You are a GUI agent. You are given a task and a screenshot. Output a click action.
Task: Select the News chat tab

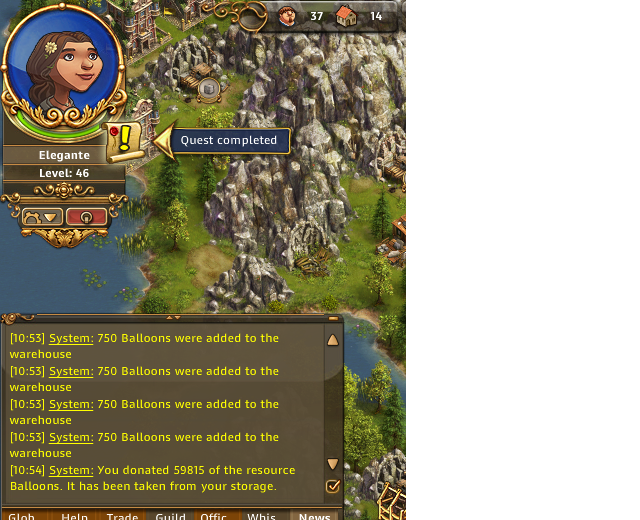tap(314, 516)
